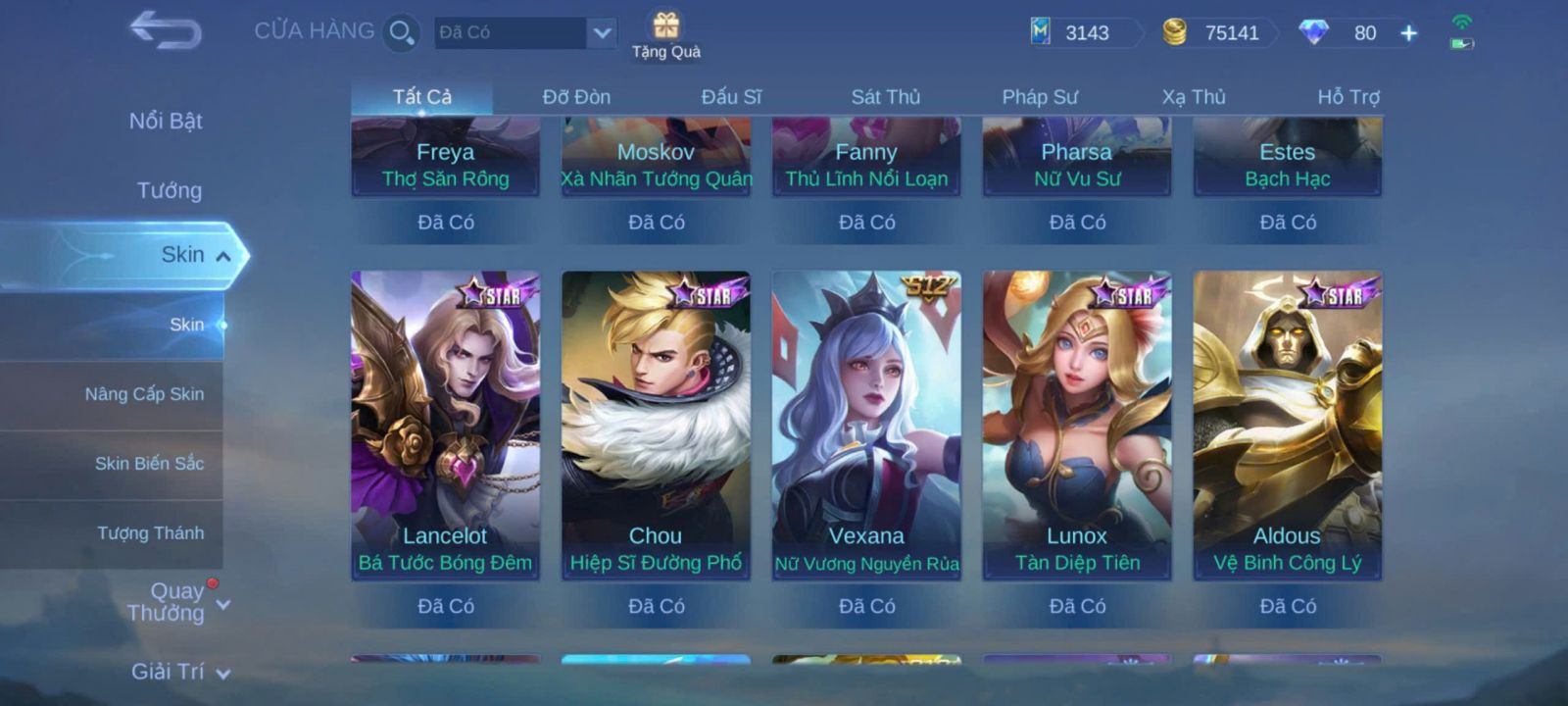Open the Tướng menu section
Viewport: 1568px width, 706px height.
pyautogui.click(x=169, y=190)
